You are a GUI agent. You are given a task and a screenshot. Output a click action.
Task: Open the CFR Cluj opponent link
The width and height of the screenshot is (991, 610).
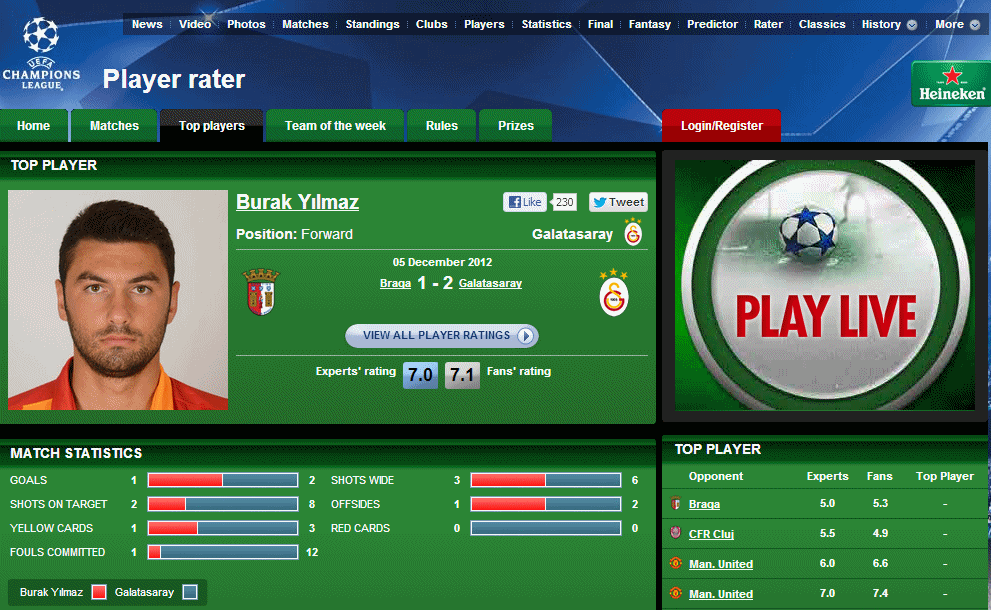711,534
